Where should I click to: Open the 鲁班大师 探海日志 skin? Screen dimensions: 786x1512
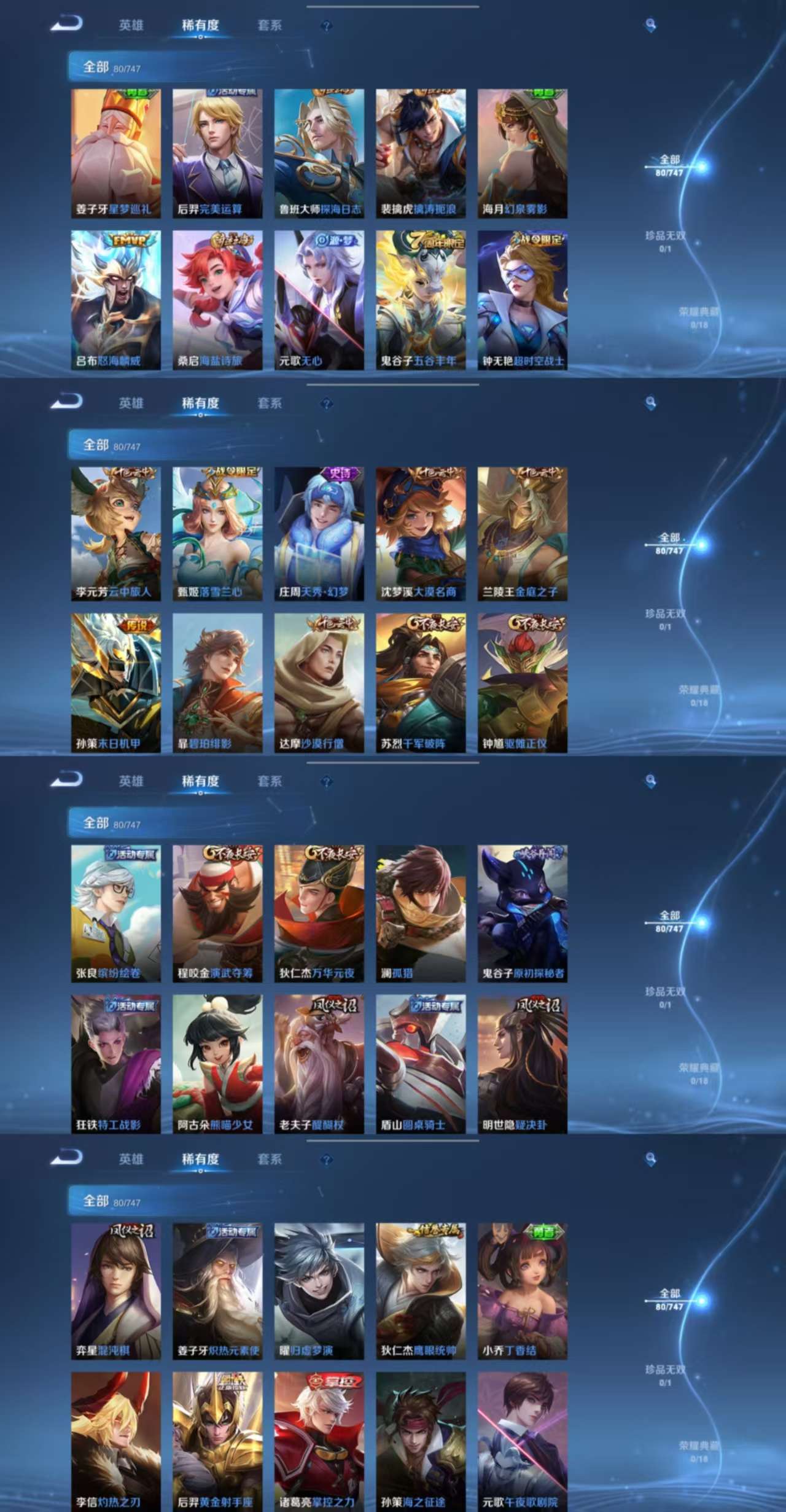(x=319, y=154)
